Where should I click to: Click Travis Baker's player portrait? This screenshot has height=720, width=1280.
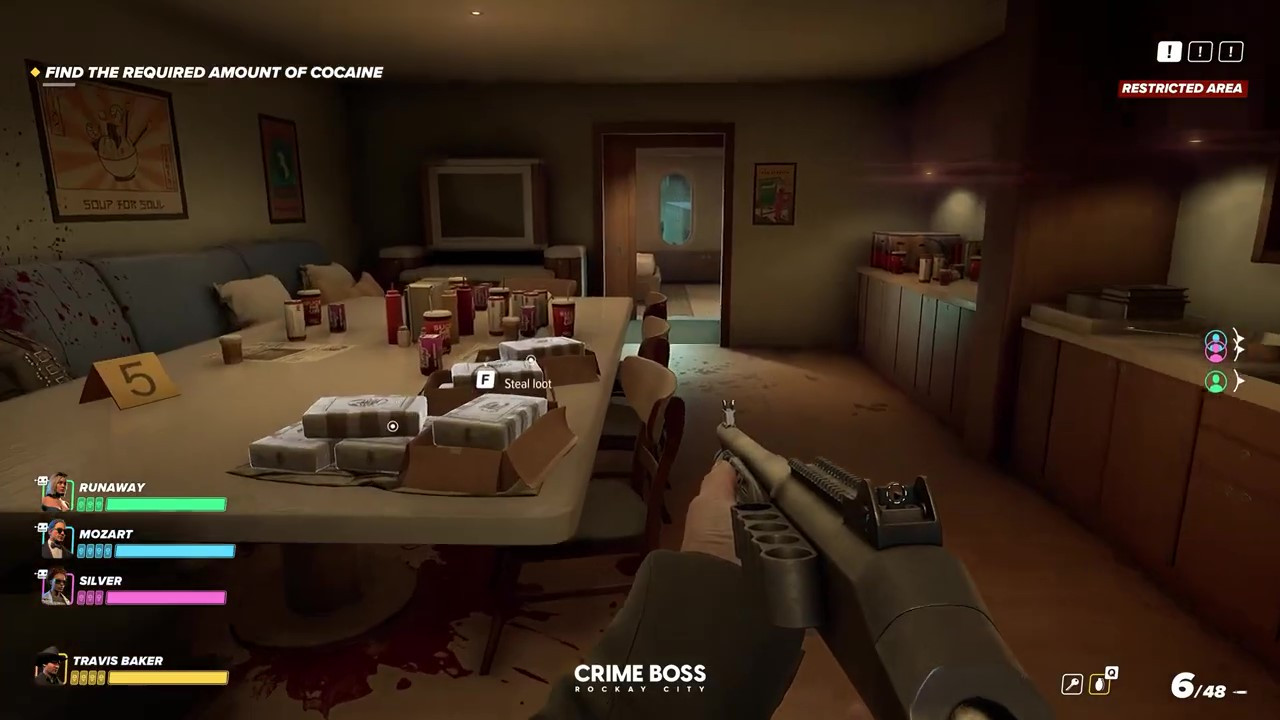click(x=50, y=667)
